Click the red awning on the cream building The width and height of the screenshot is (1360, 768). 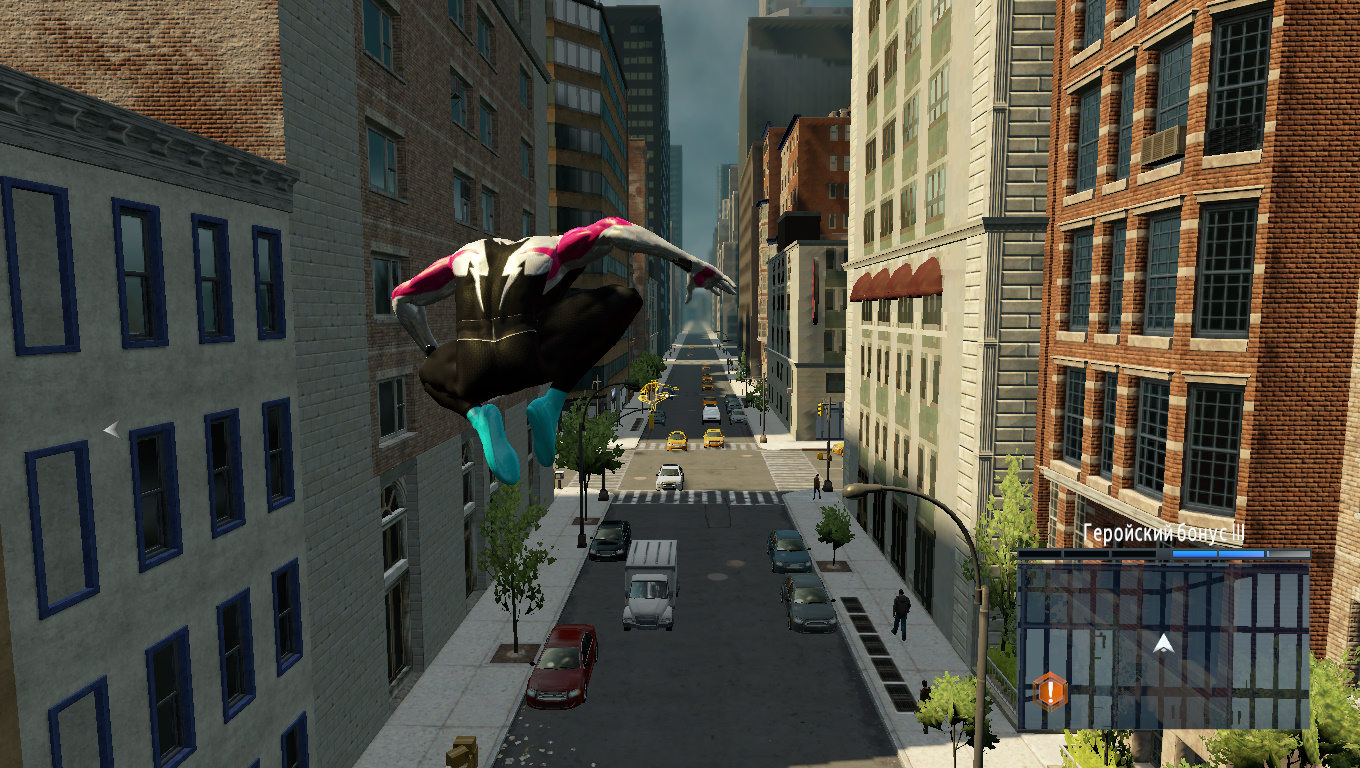click(895, 278)
